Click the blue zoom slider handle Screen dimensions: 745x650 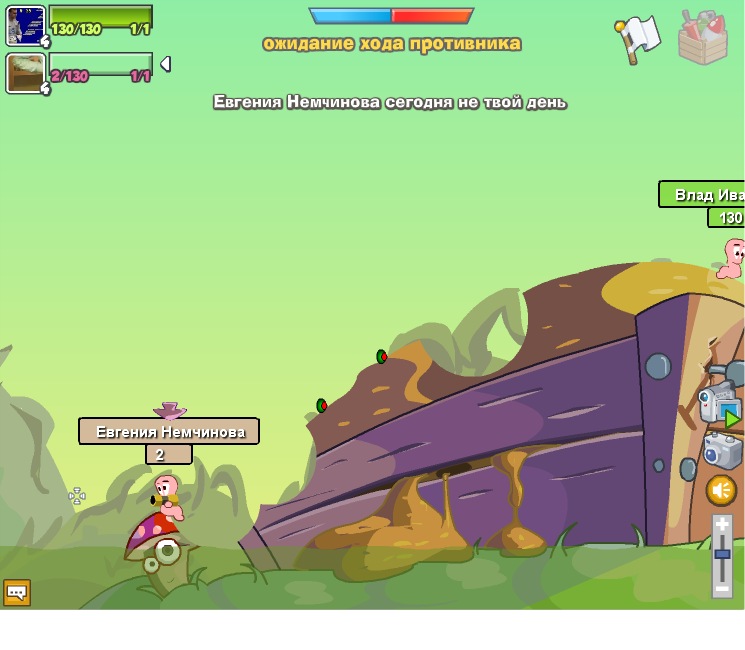coord(722,555)
